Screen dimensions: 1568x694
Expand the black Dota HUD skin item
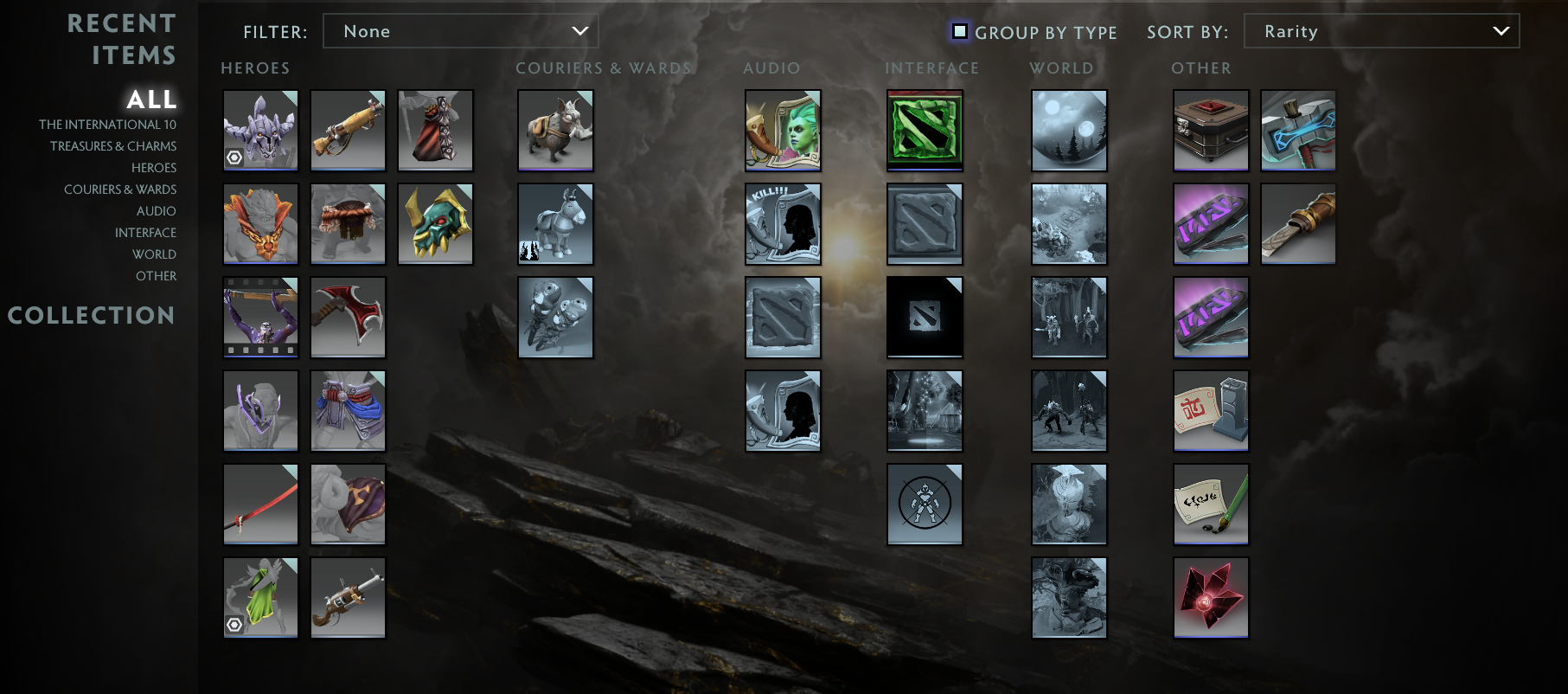pos(924,317)
